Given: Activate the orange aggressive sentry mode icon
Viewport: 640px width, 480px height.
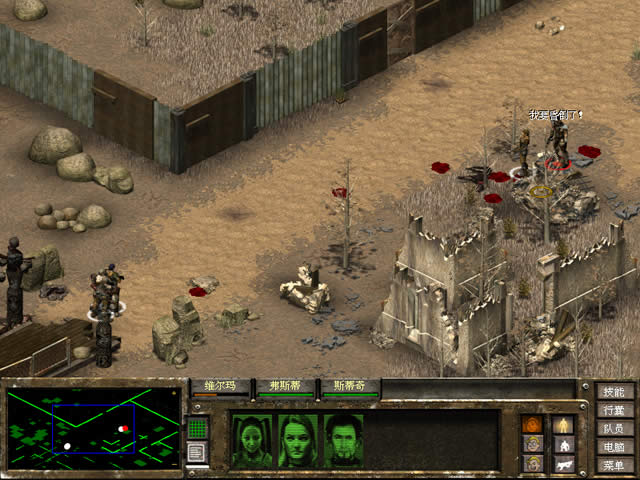Looking at the screenshot, I should point(534,424).
